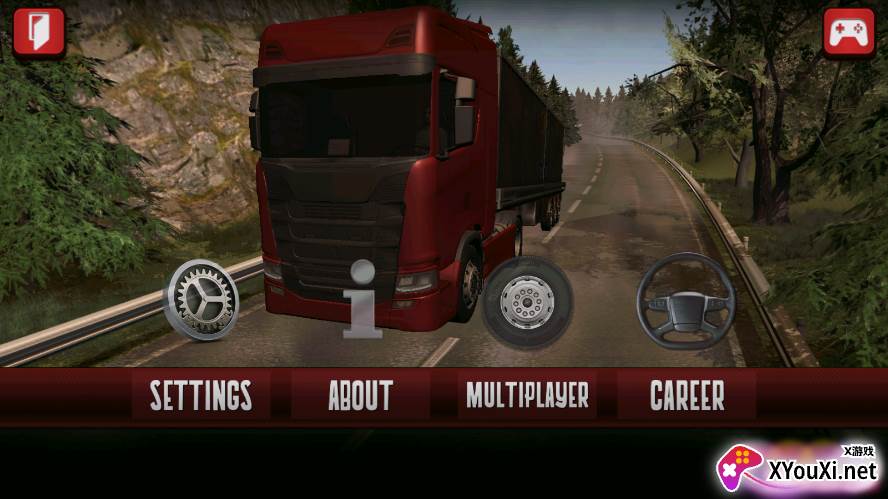888x499 pixels.
Task: Open the Settings menu
Action: click(x=200, y=395)
